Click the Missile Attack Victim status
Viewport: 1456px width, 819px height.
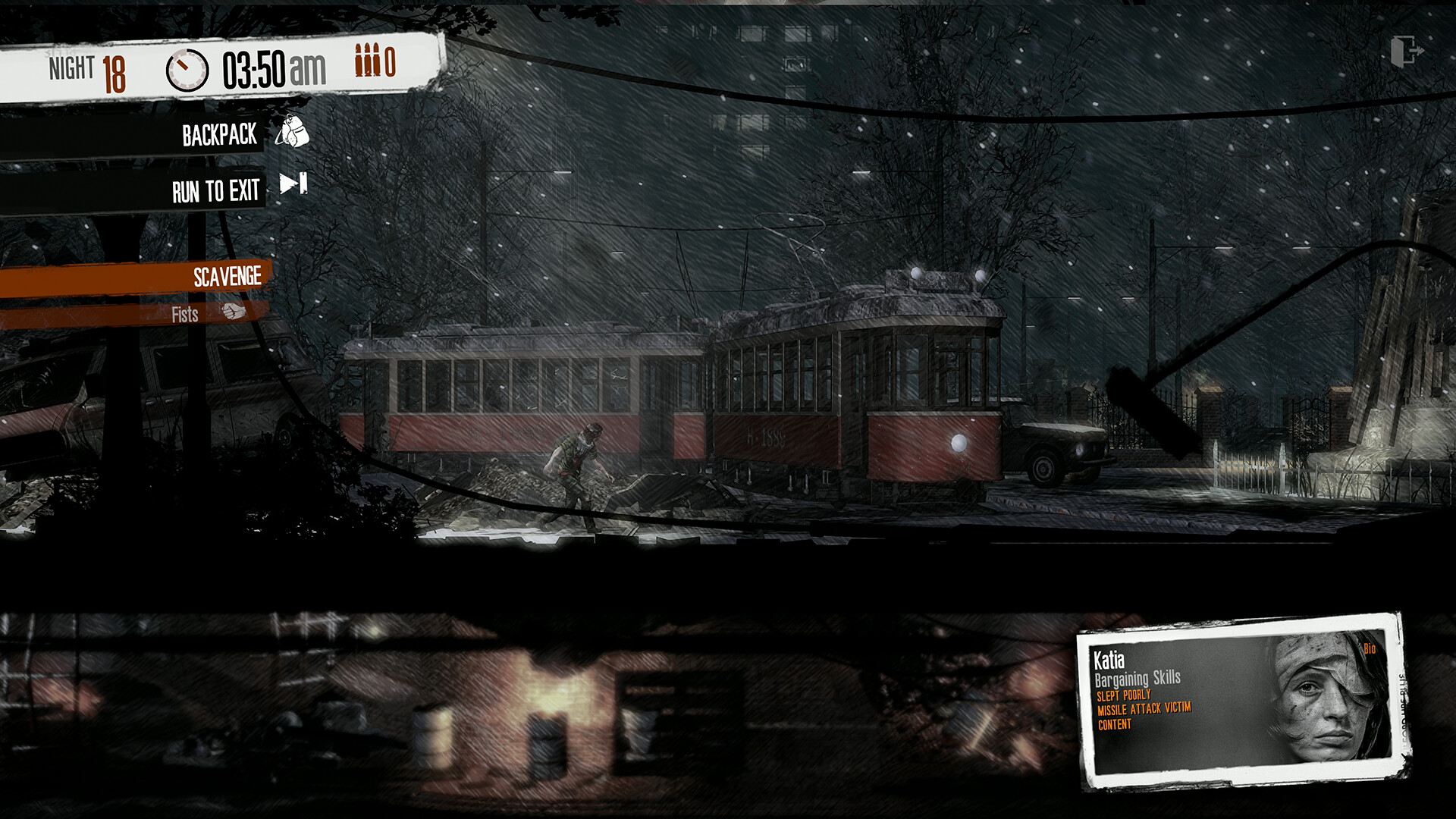pyautogui.click(x=1145, y=709)
